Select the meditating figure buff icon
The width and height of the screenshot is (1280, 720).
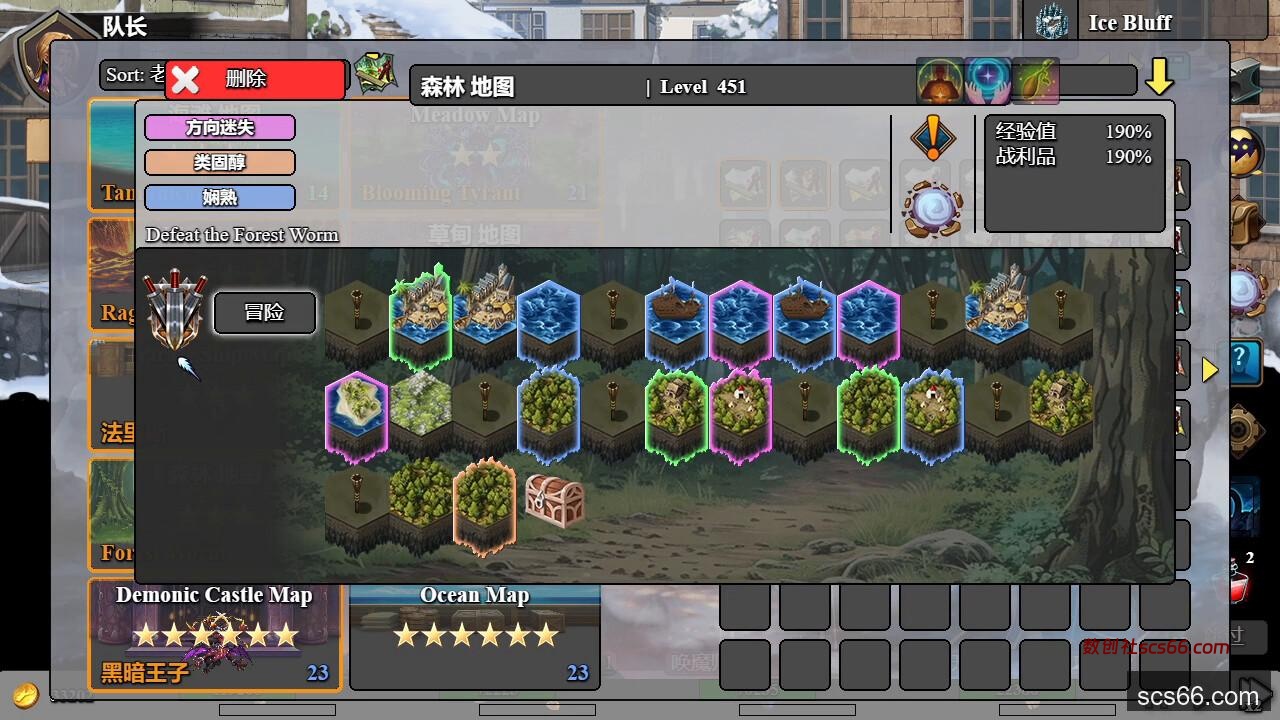click(940, 82)
